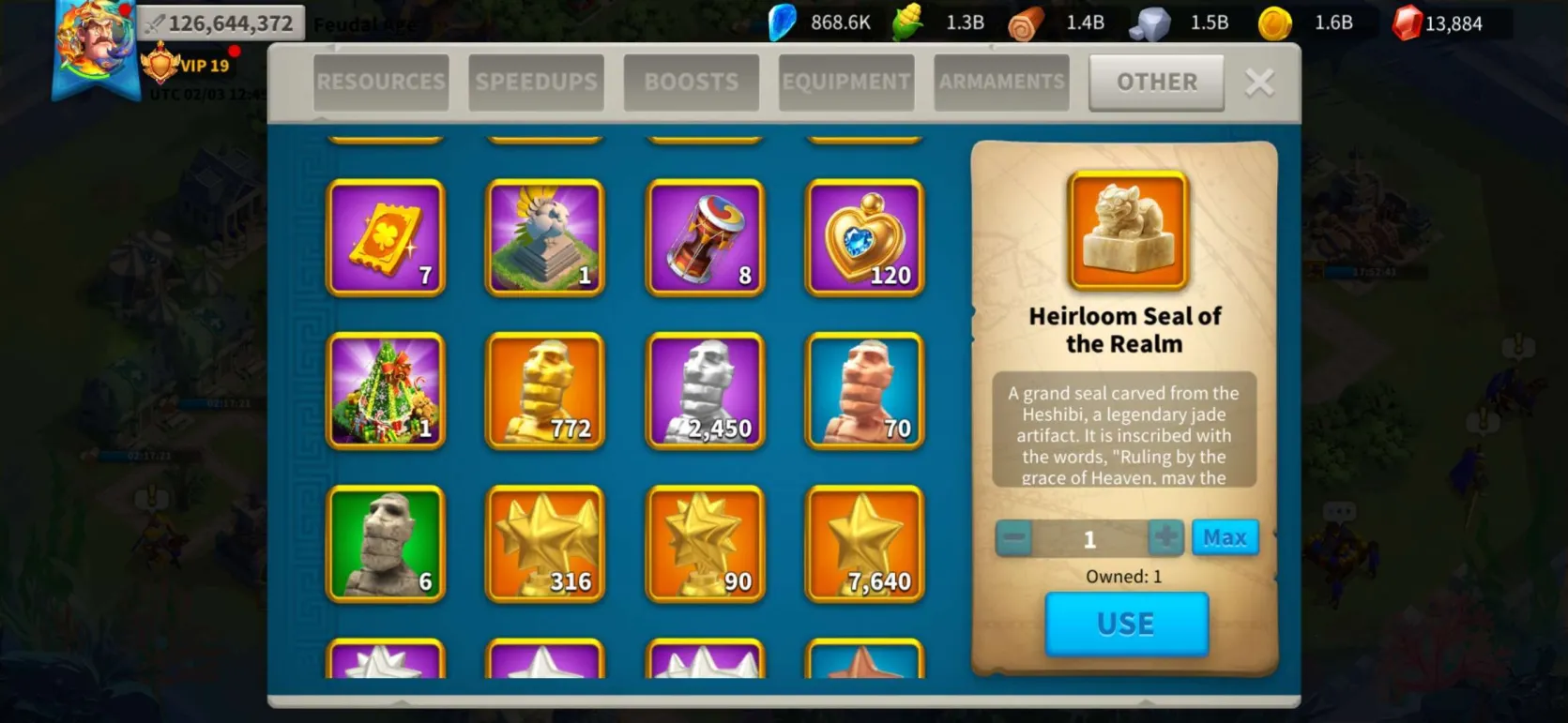This screenshot has width=1568, height=723.
Task: Select the Boosts tab
Action: click(692, 83)
